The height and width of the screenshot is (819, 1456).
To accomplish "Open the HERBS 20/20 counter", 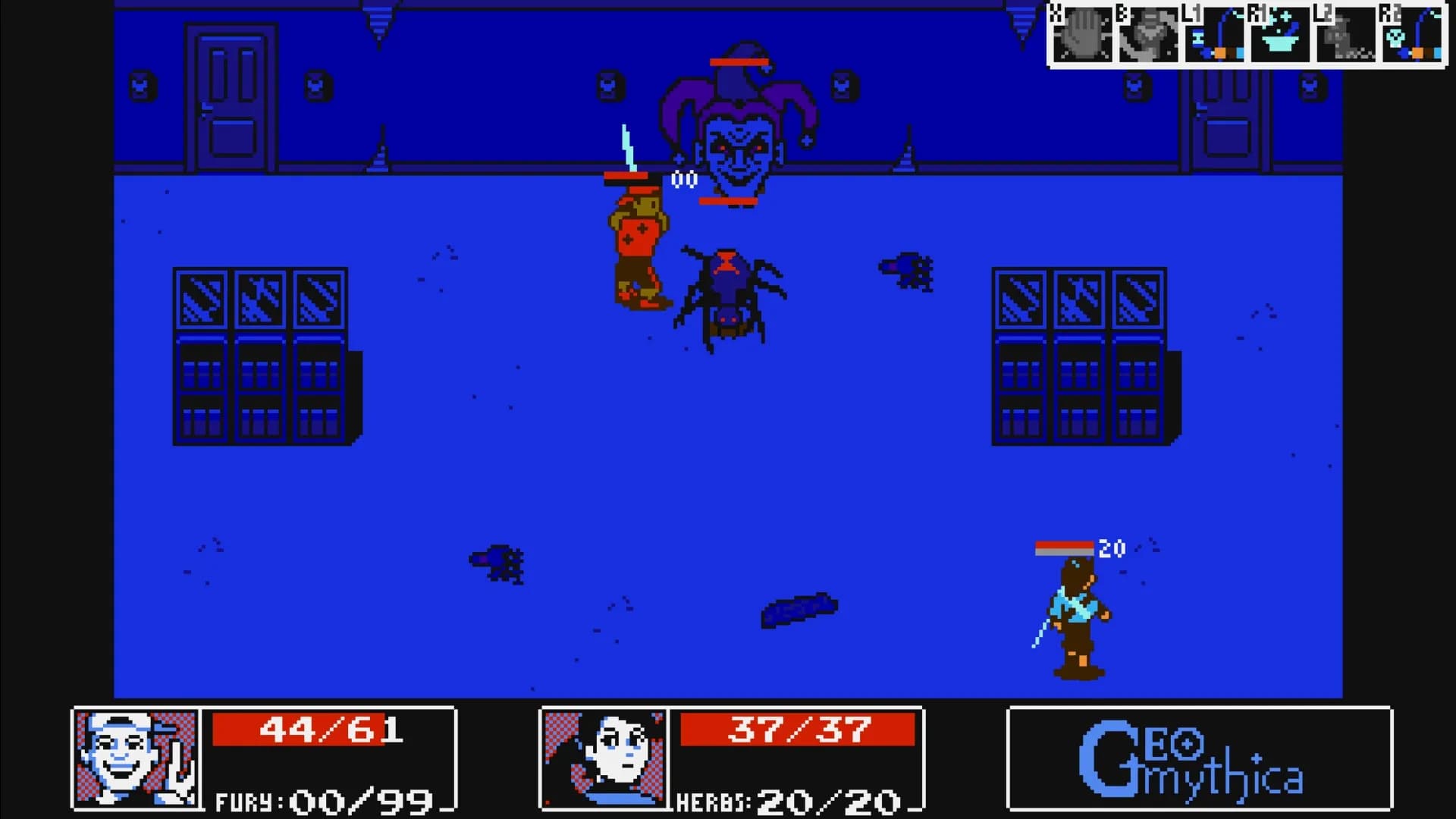I will [x=789, y=800].
